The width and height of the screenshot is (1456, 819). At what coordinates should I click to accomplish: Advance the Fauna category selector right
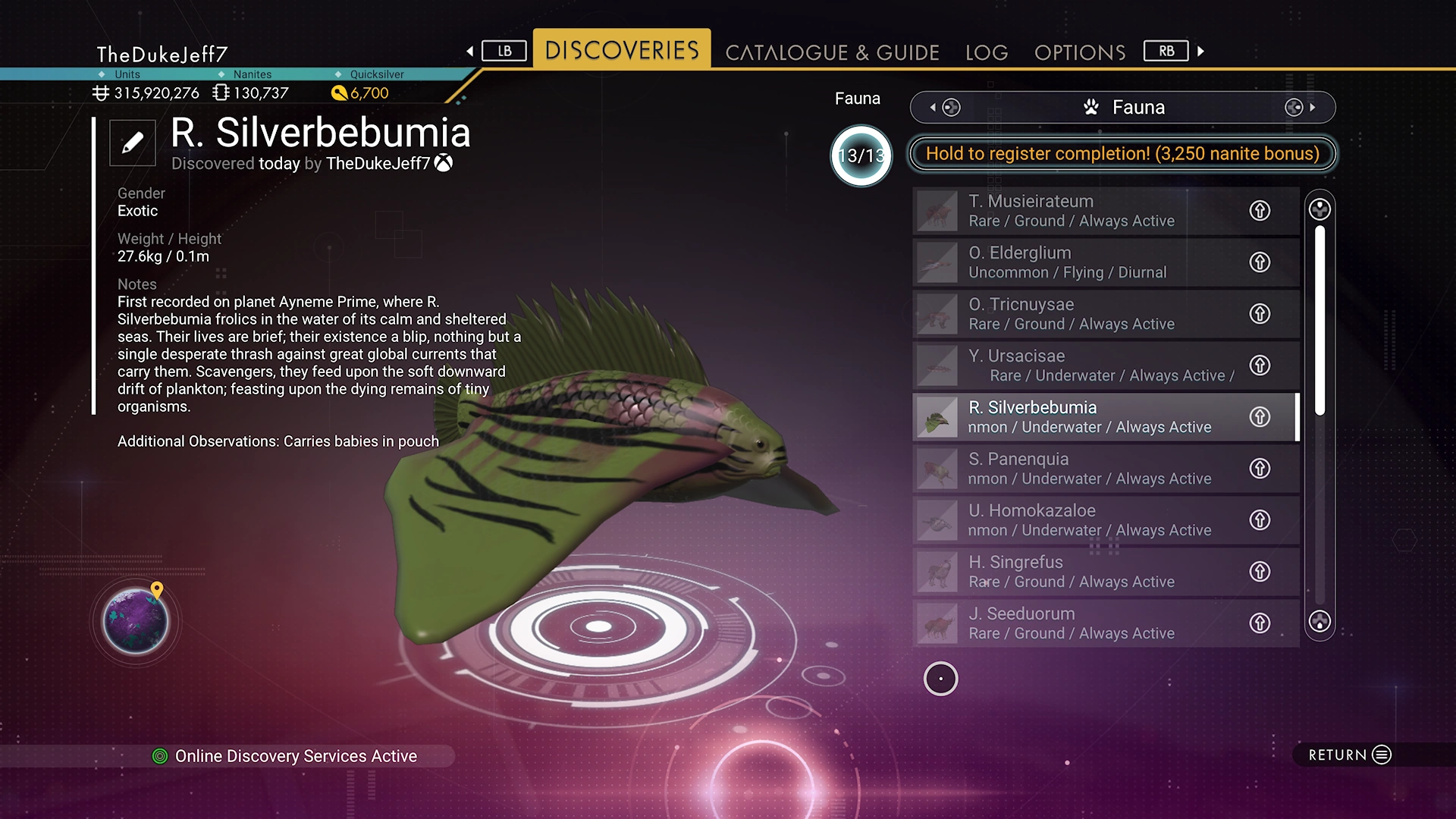(x=1312, y=108)
